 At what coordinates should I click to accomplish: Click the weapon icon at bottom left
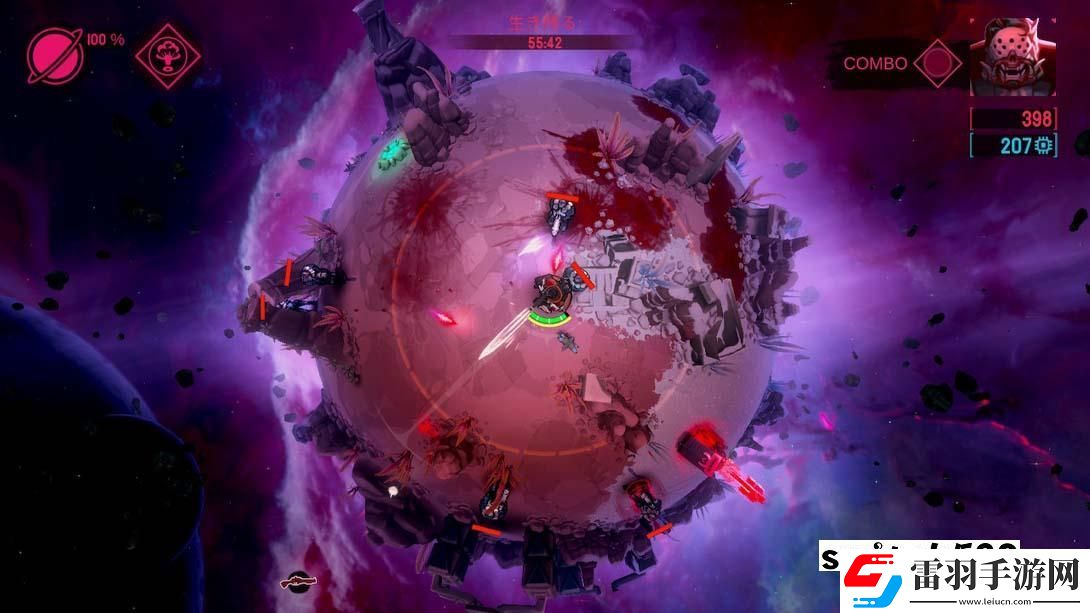(x=295, y=579)
